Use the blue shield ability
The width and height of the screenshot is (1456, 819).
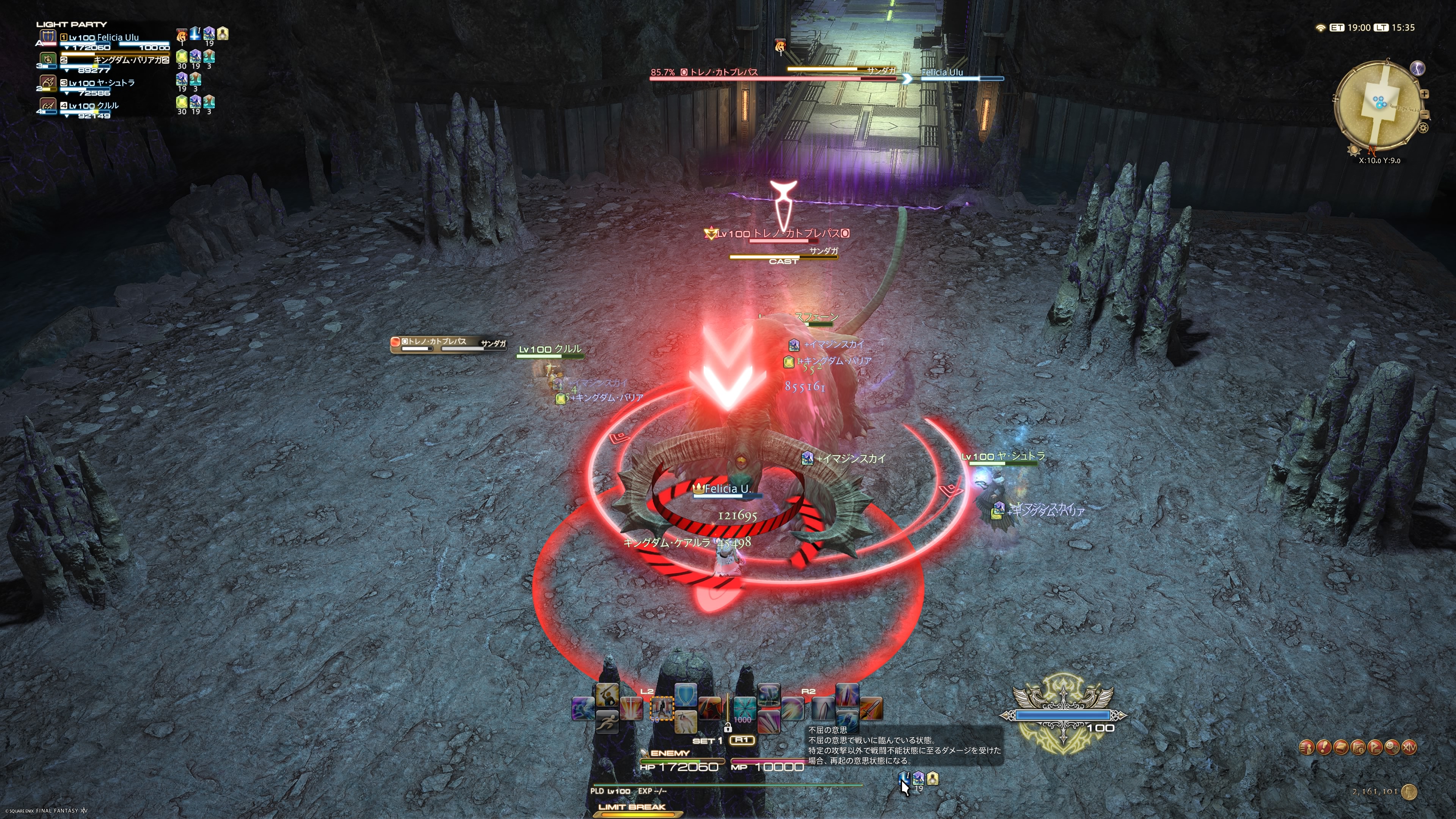coord(686,695)
